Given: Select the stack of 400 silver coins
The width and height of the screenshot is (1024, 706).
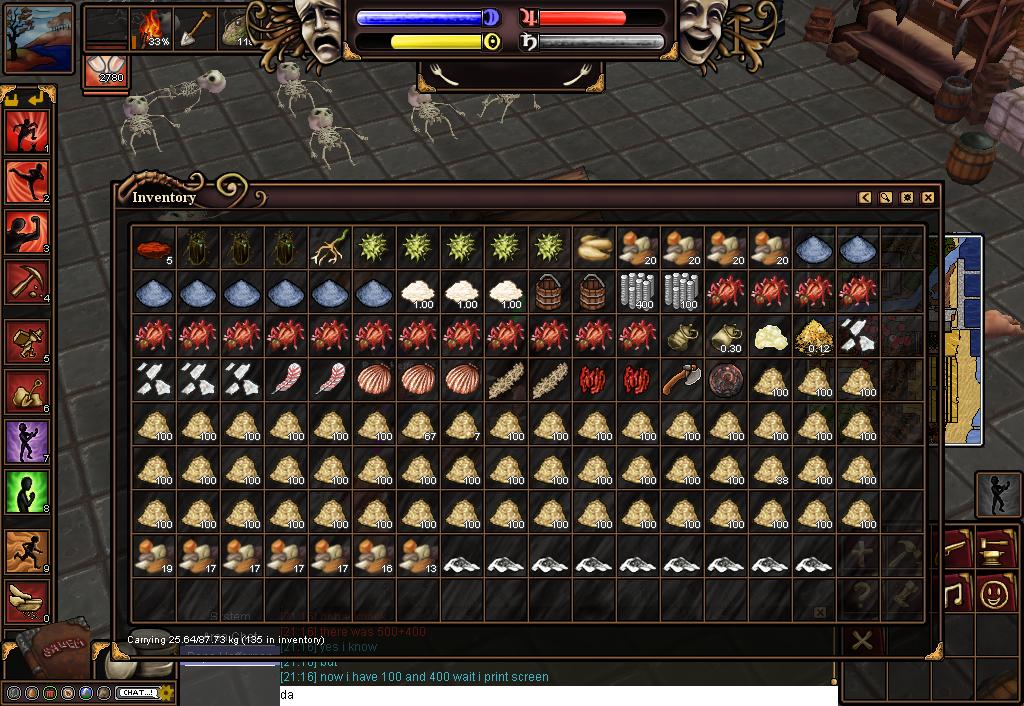Looking at the screenshot, I should 638,291.
